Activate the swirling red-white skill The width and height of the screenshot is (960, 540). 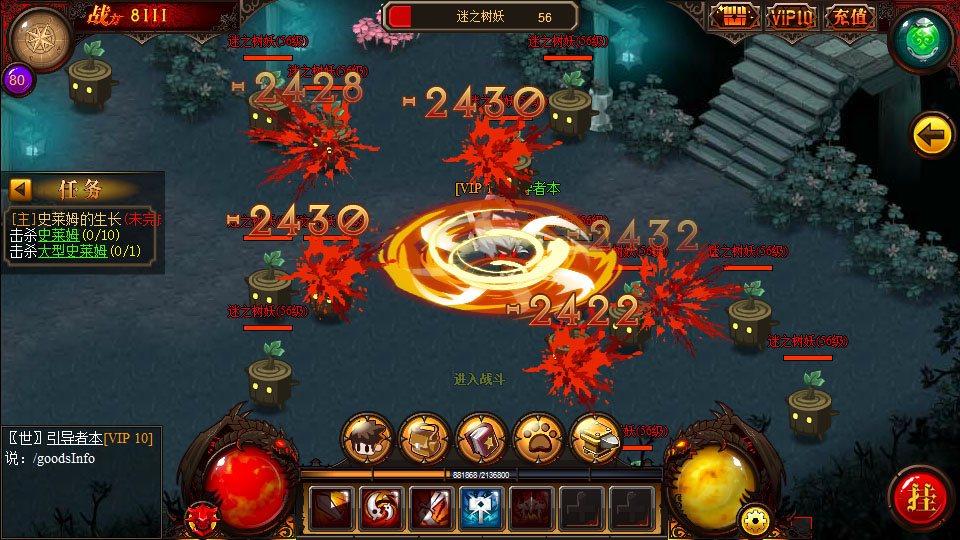382,508
